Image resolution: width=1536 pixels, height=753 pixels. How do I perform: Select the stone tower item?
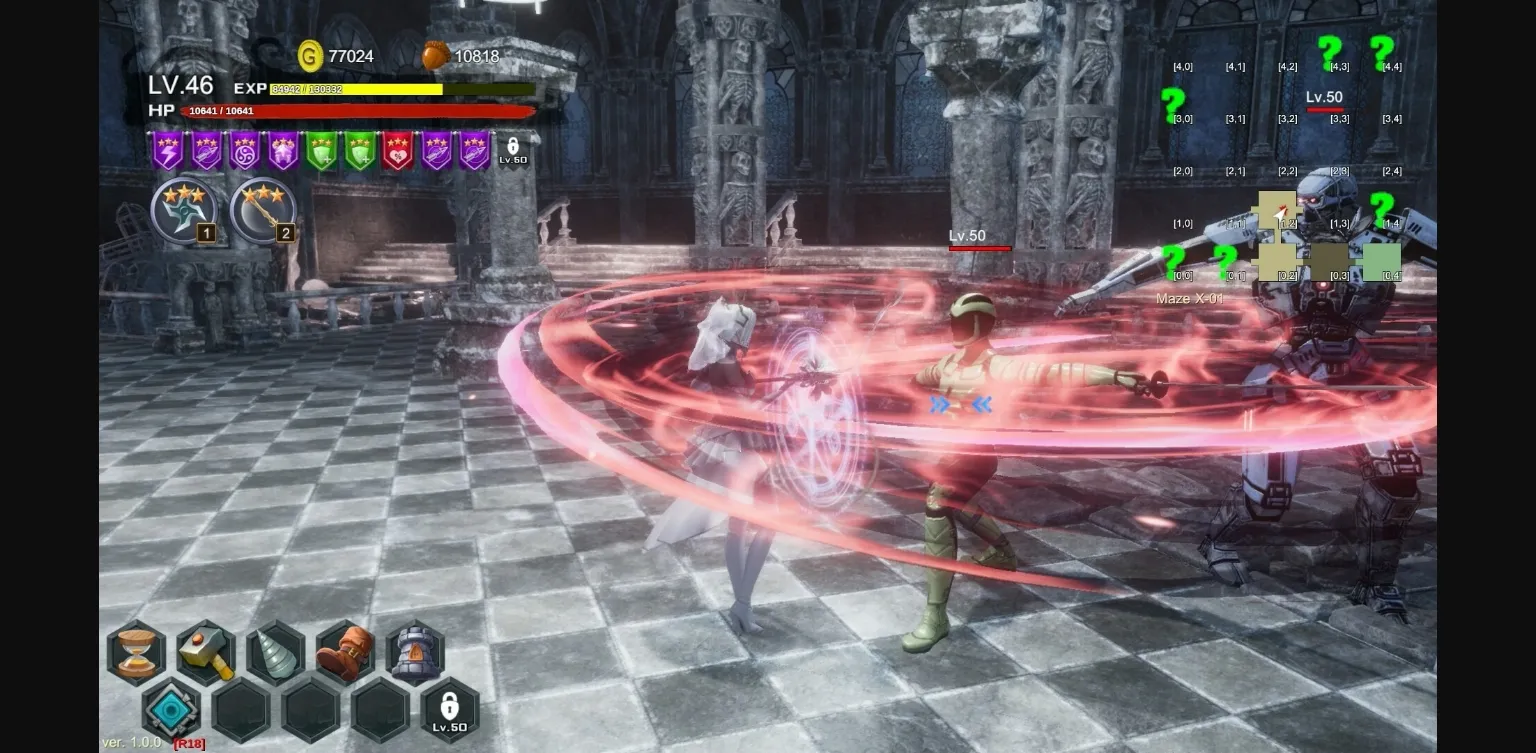click(415, 652)
